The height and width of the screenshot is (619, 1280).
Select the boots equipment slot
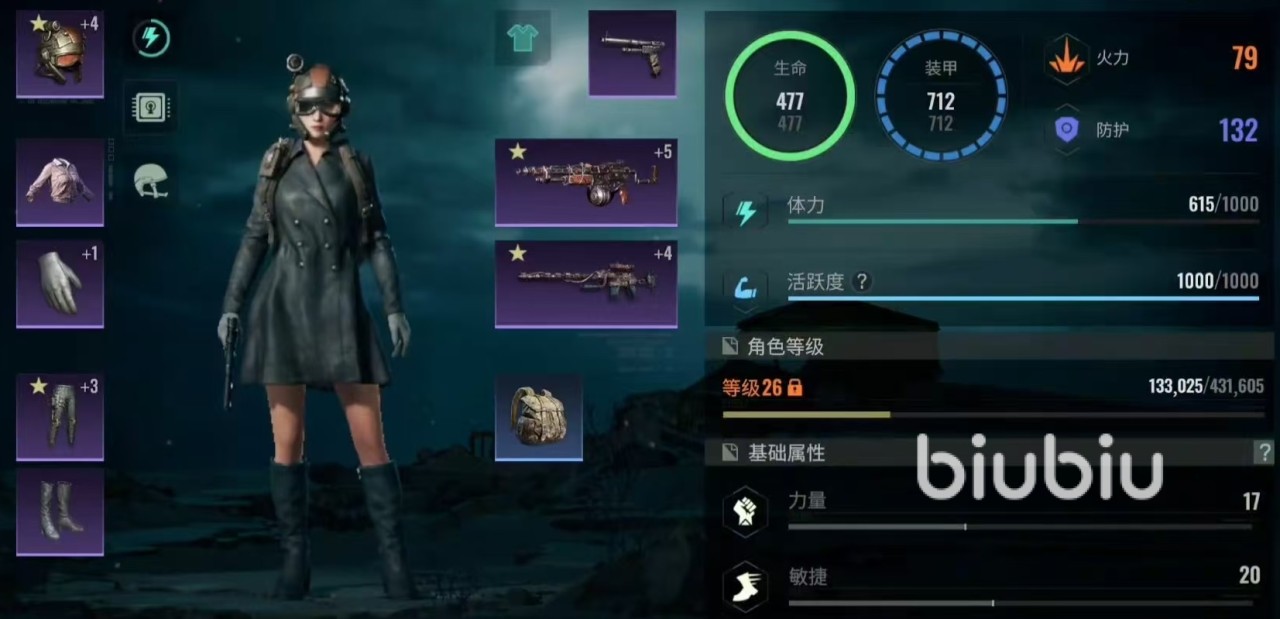[60, 511]
